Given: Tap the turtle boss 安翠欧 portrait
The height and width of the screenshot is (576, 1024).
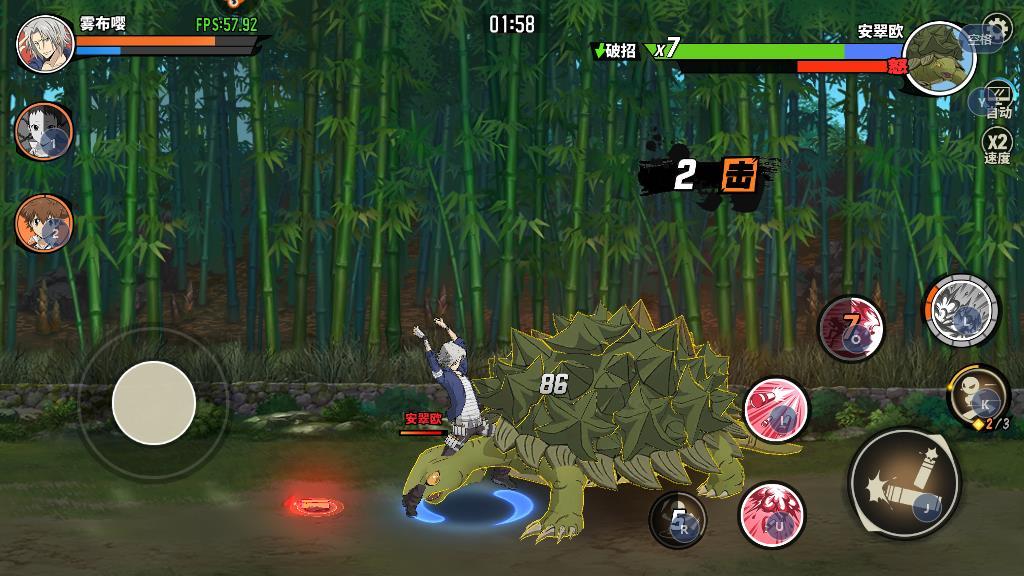Looking at the screenshot, I should (x=939, y=58).
